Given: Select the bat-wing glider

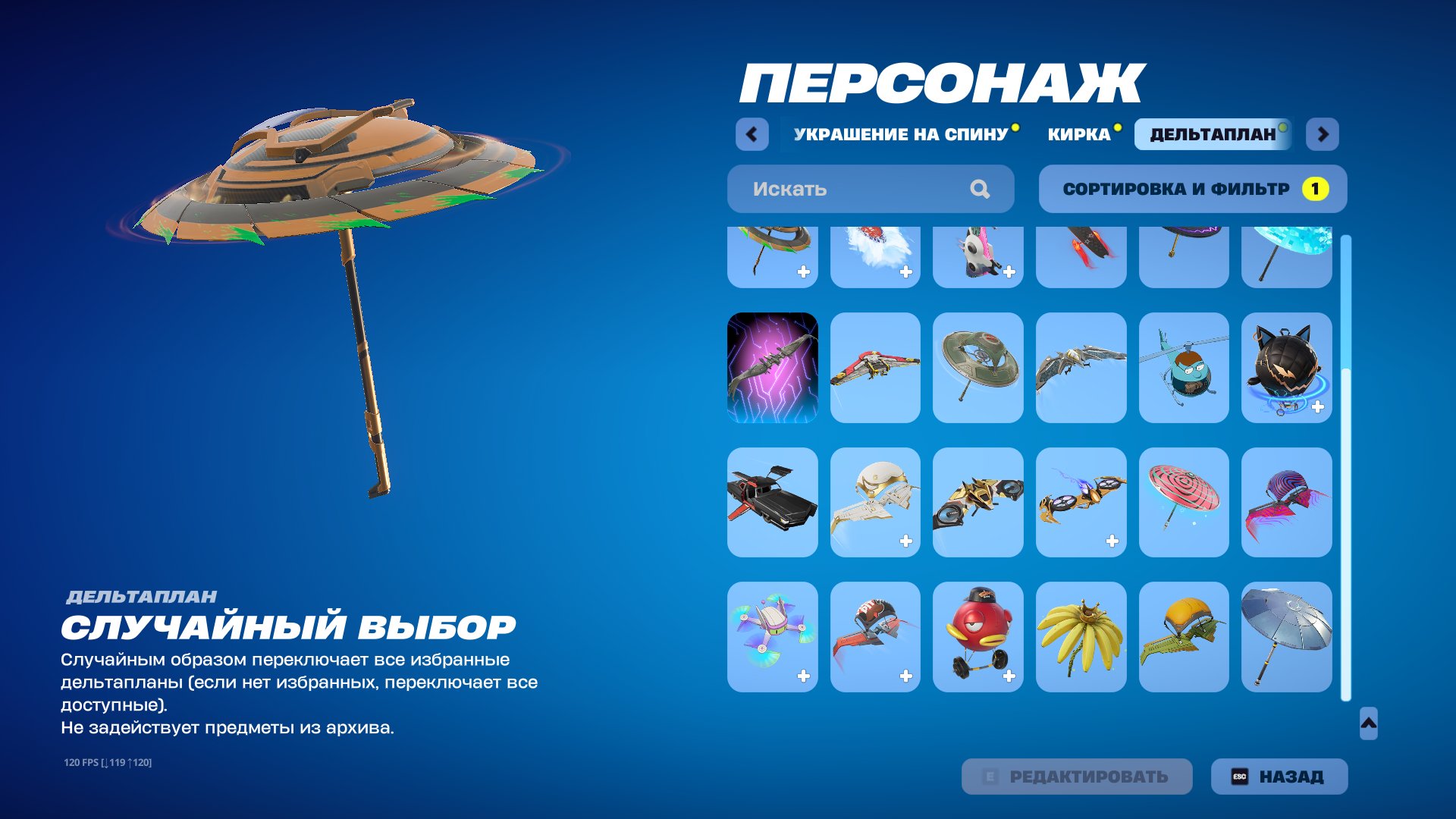Looking at the screenshot, I should pyautogui.click(x=1081, y=368).
